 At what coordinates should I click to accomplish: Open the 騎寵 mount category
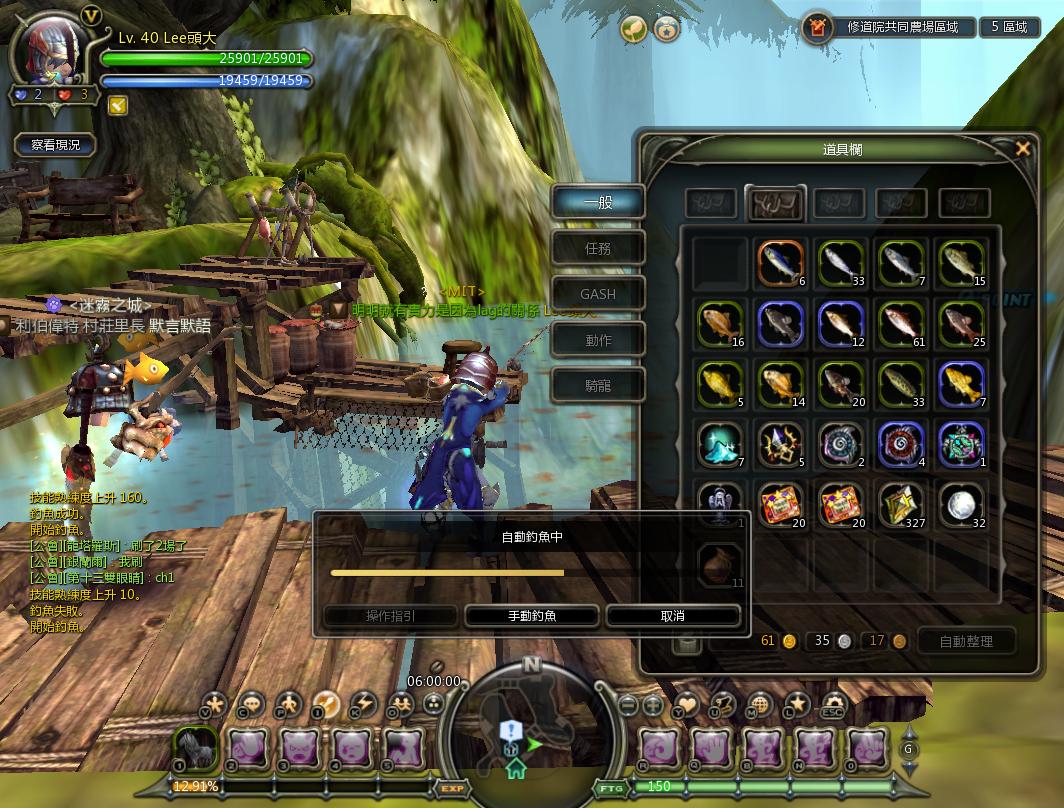point(598,386)
